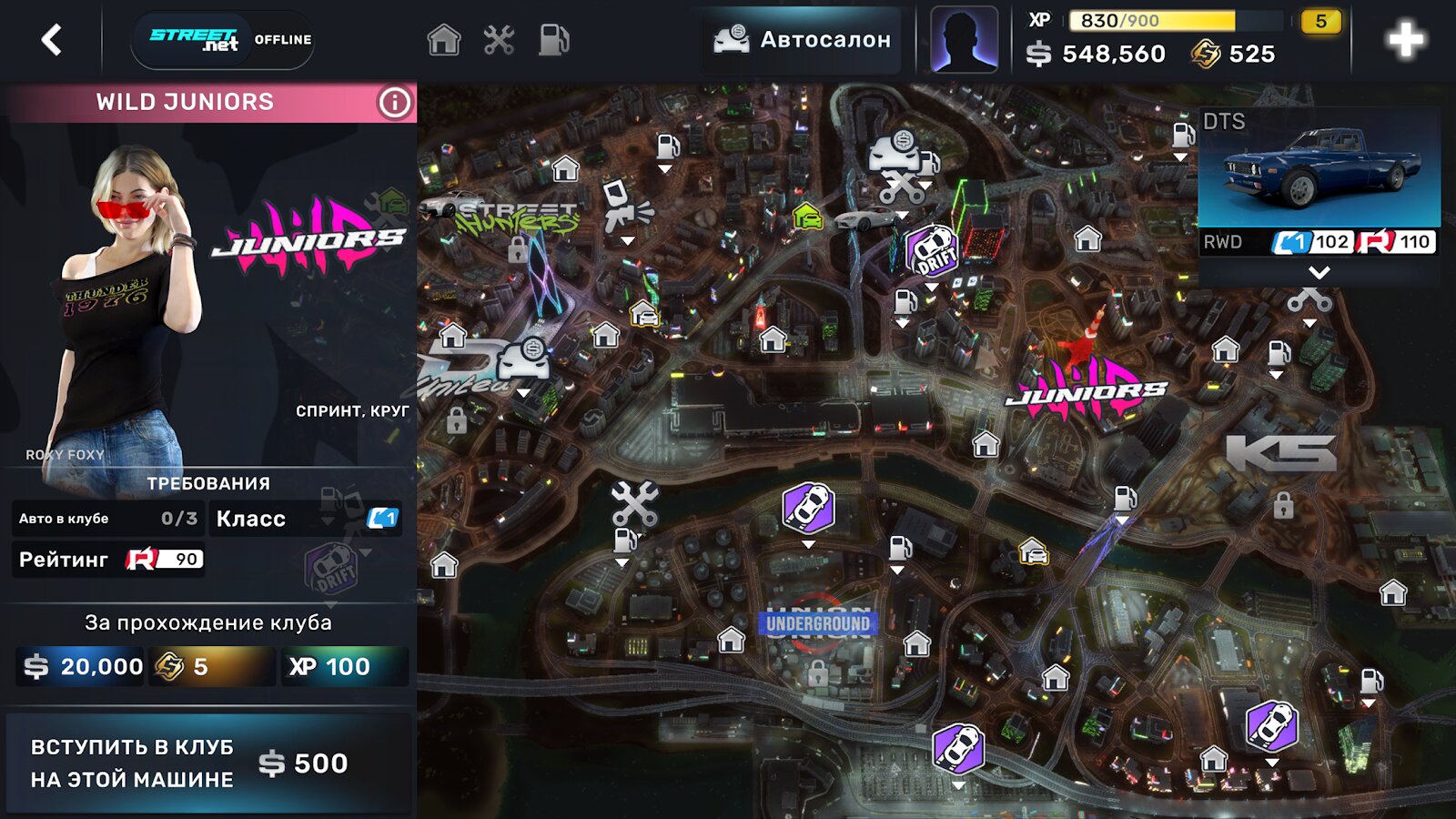1456x819 pixels.
Task: Select the Wild Juniors club map marker
Action: pyautogui.click(x=1085, y=389)
